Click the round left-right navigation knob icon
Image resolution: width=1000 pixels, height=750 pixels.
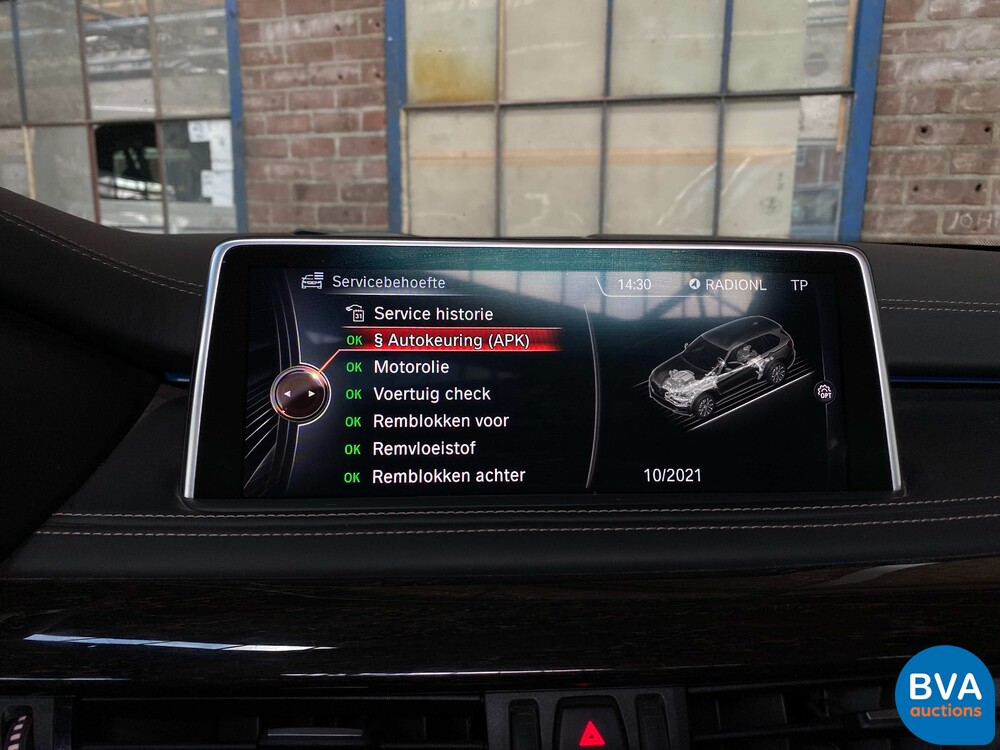tap(299, 394)
